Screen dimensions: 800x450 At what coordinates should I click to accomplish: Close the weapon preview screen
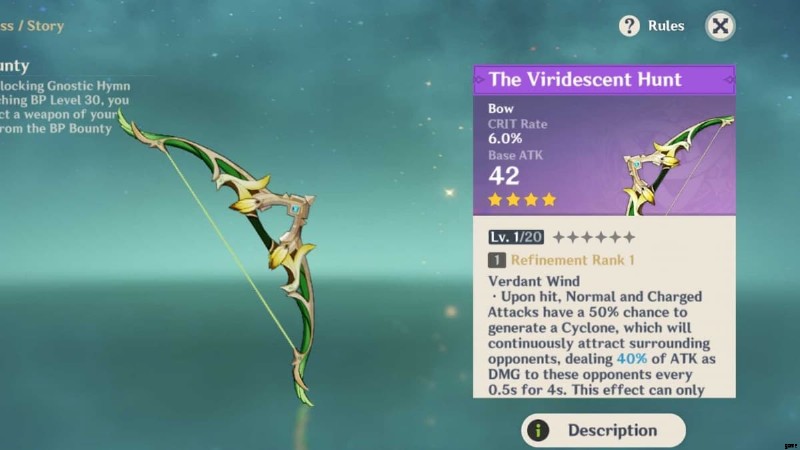[x=720, y=26]
